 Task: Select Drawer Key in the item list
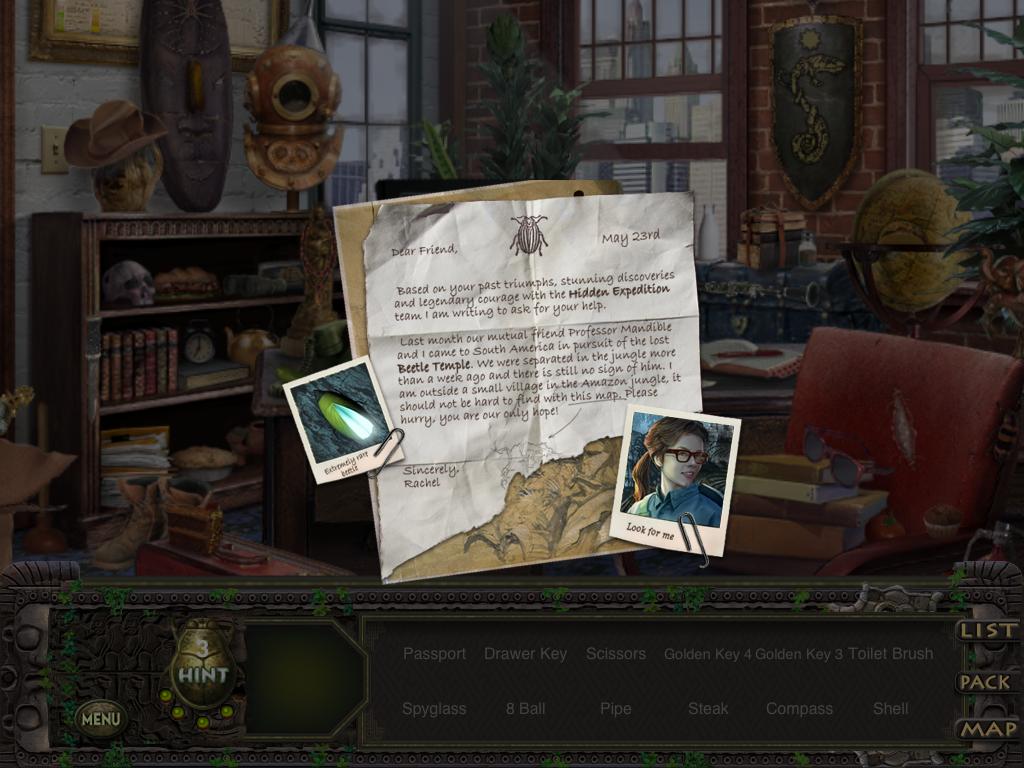(525, 654)
